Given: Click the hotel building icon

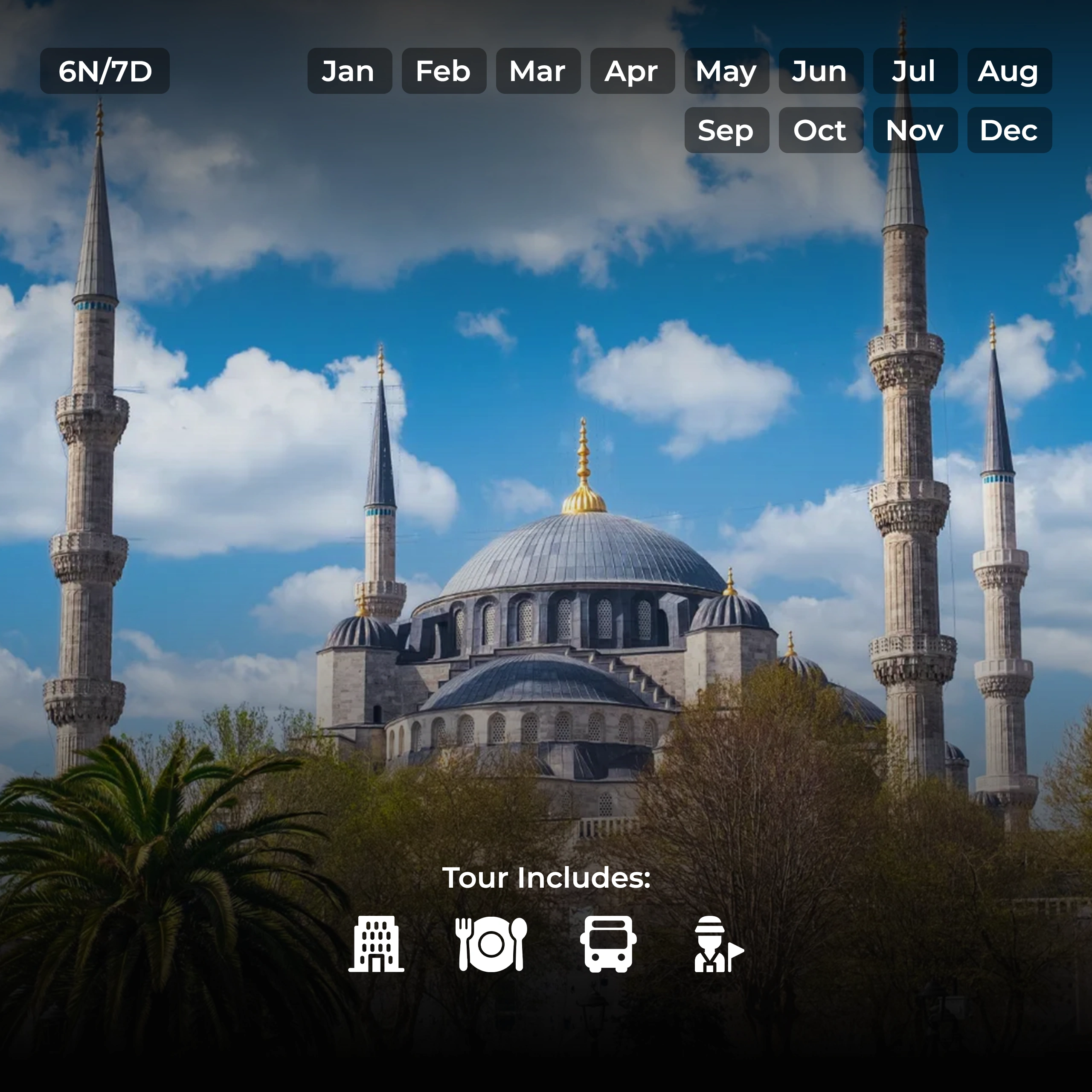Looking at the screenshot, I should (376, 944).
